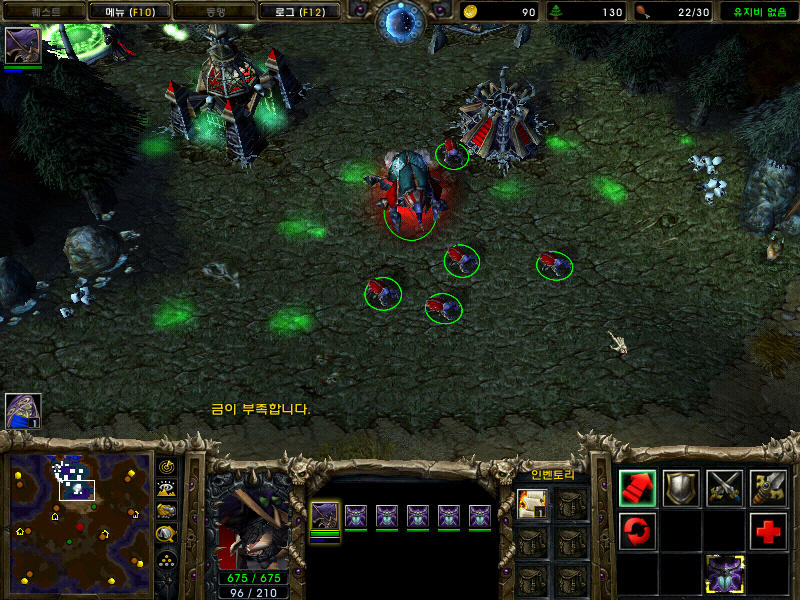Choose the crossed swords Hold Position command

click(725, 487)
